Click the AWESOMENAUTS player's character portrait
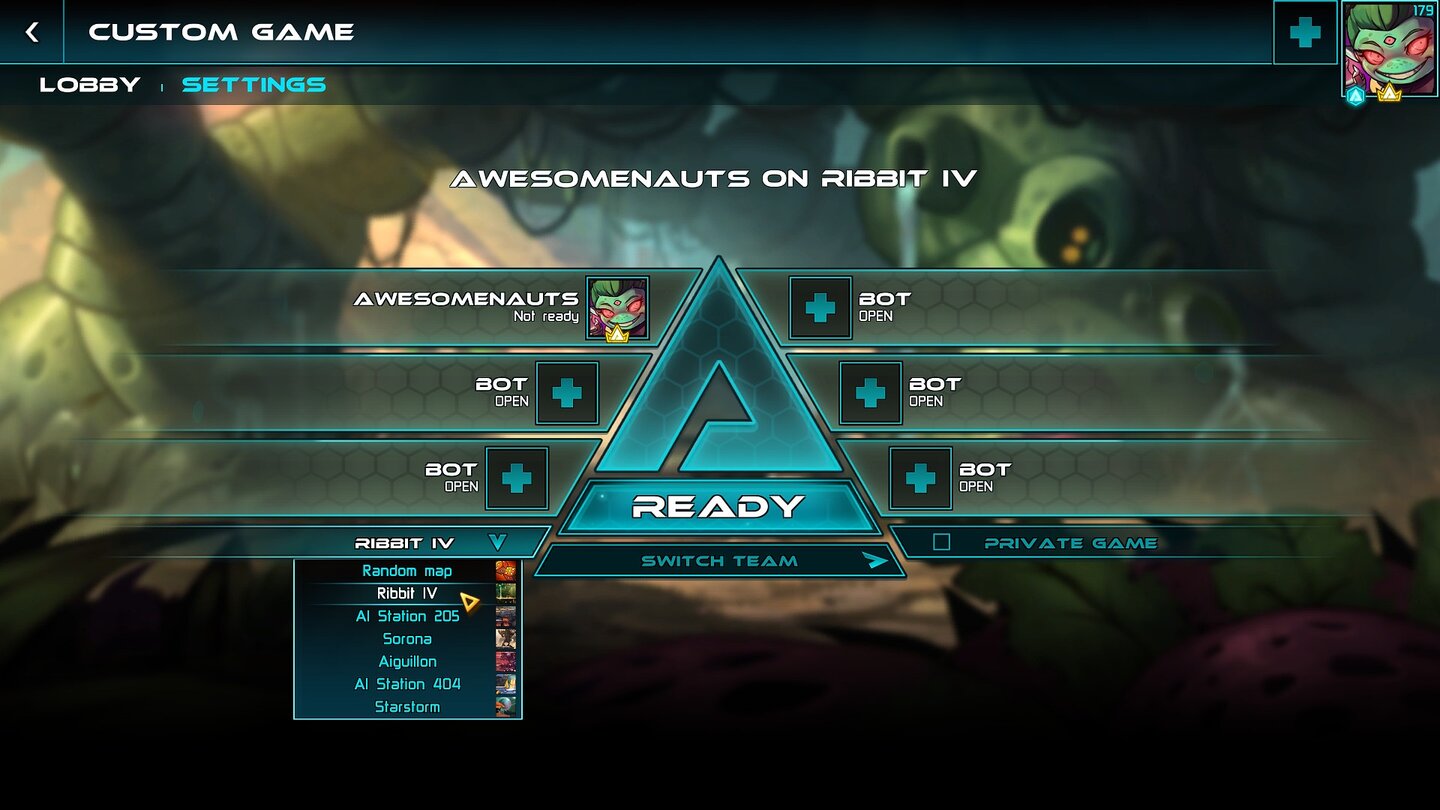1440x810 pixels. click(617, 310)
